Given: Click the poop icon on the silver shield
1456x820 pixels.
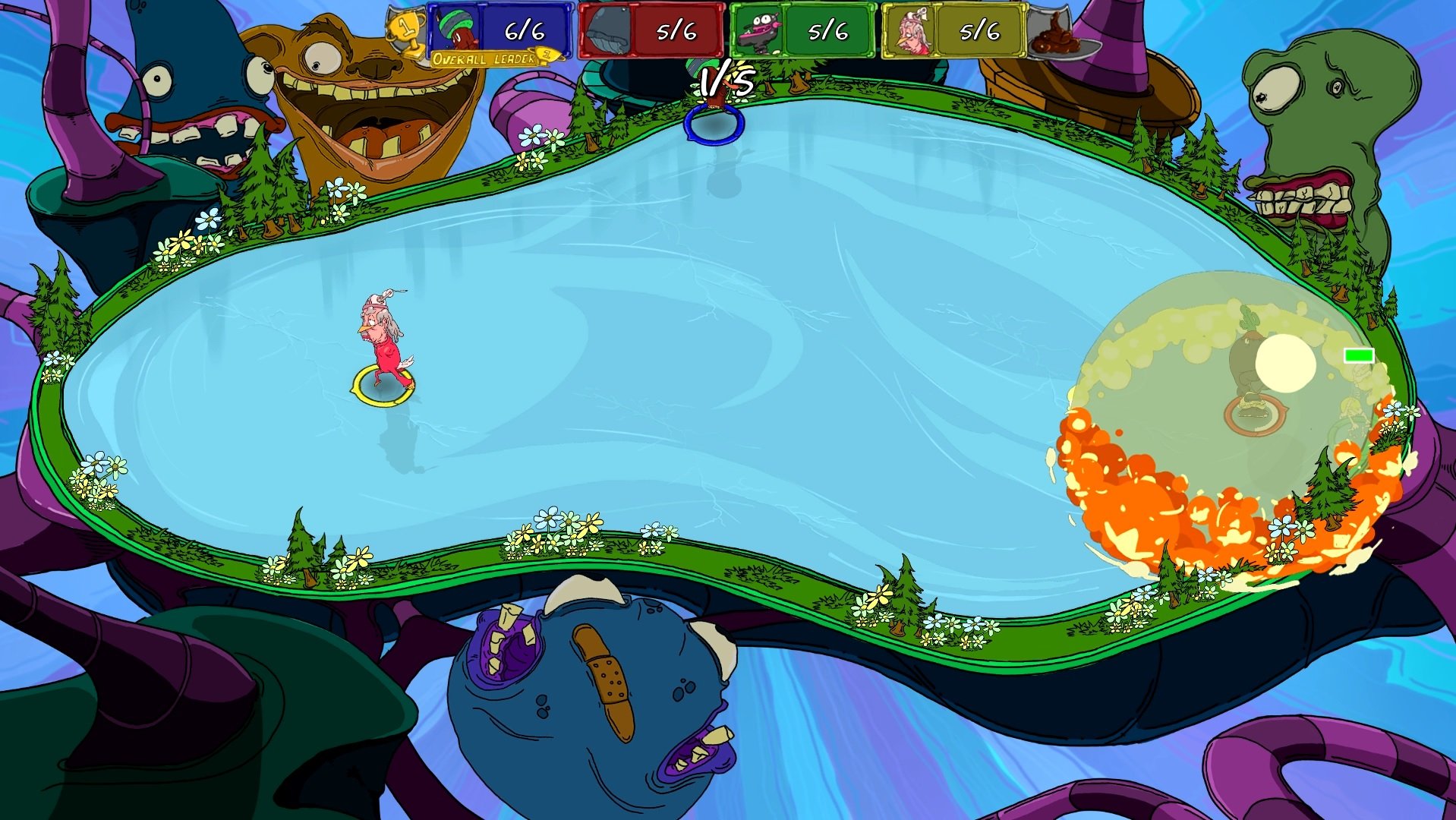Looking at the screenshot, I should [1055, 36].
